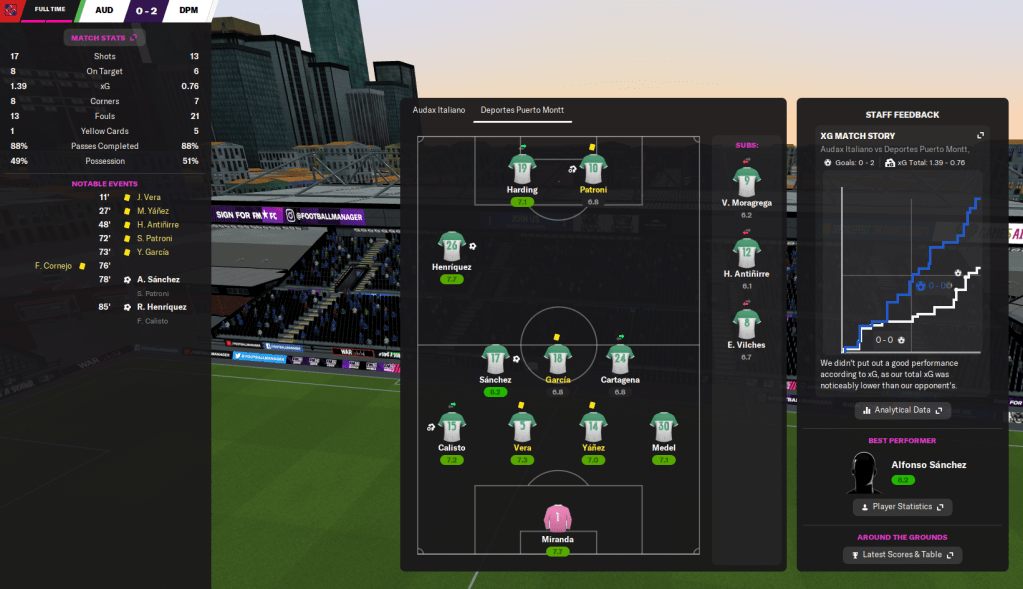Choose striker Harding on the pitch
Viewport: 1023px width, 589px height.
(522, 169)
